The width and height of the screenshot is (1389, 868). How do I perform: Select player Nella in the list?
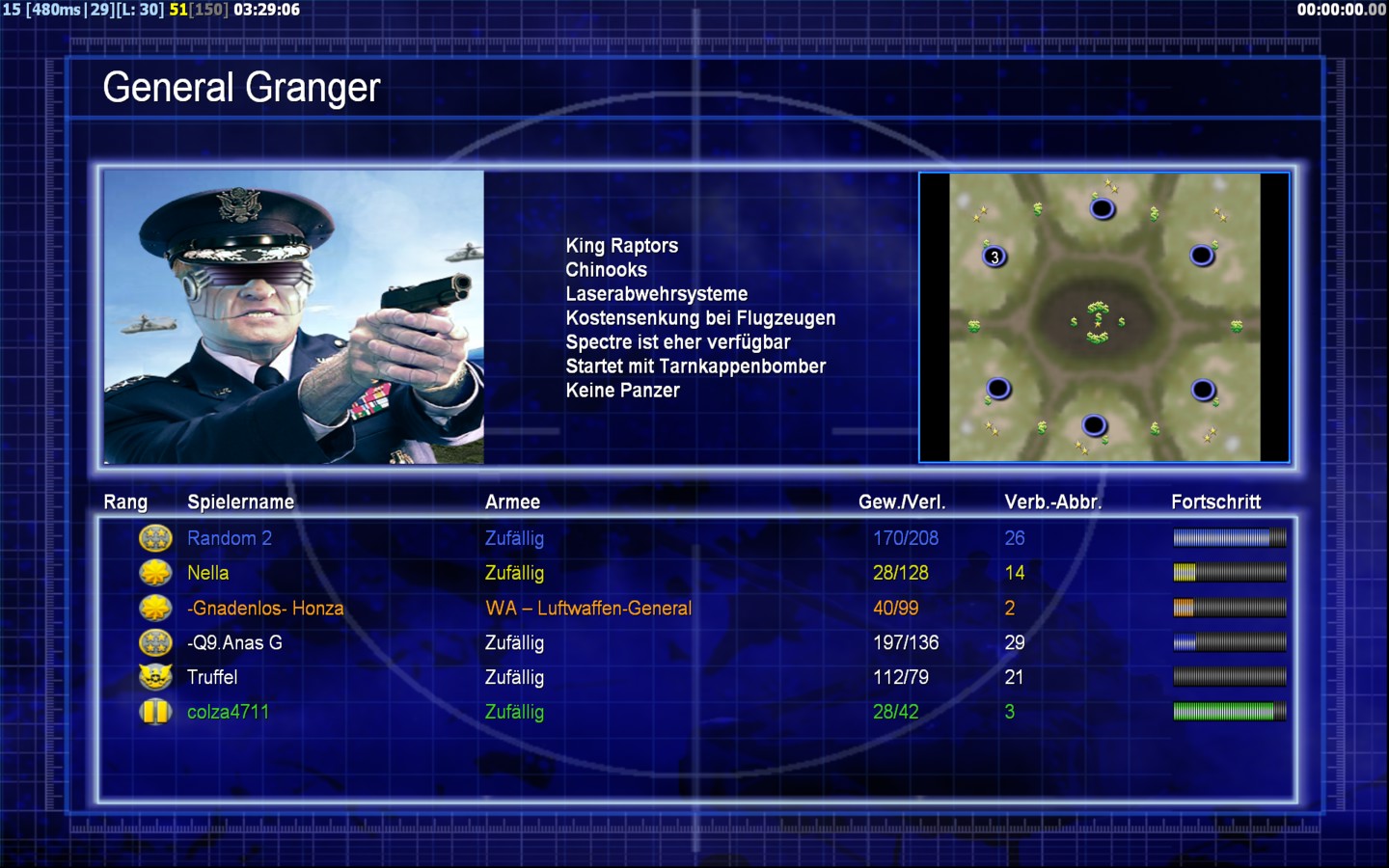[x=208, y=573]
